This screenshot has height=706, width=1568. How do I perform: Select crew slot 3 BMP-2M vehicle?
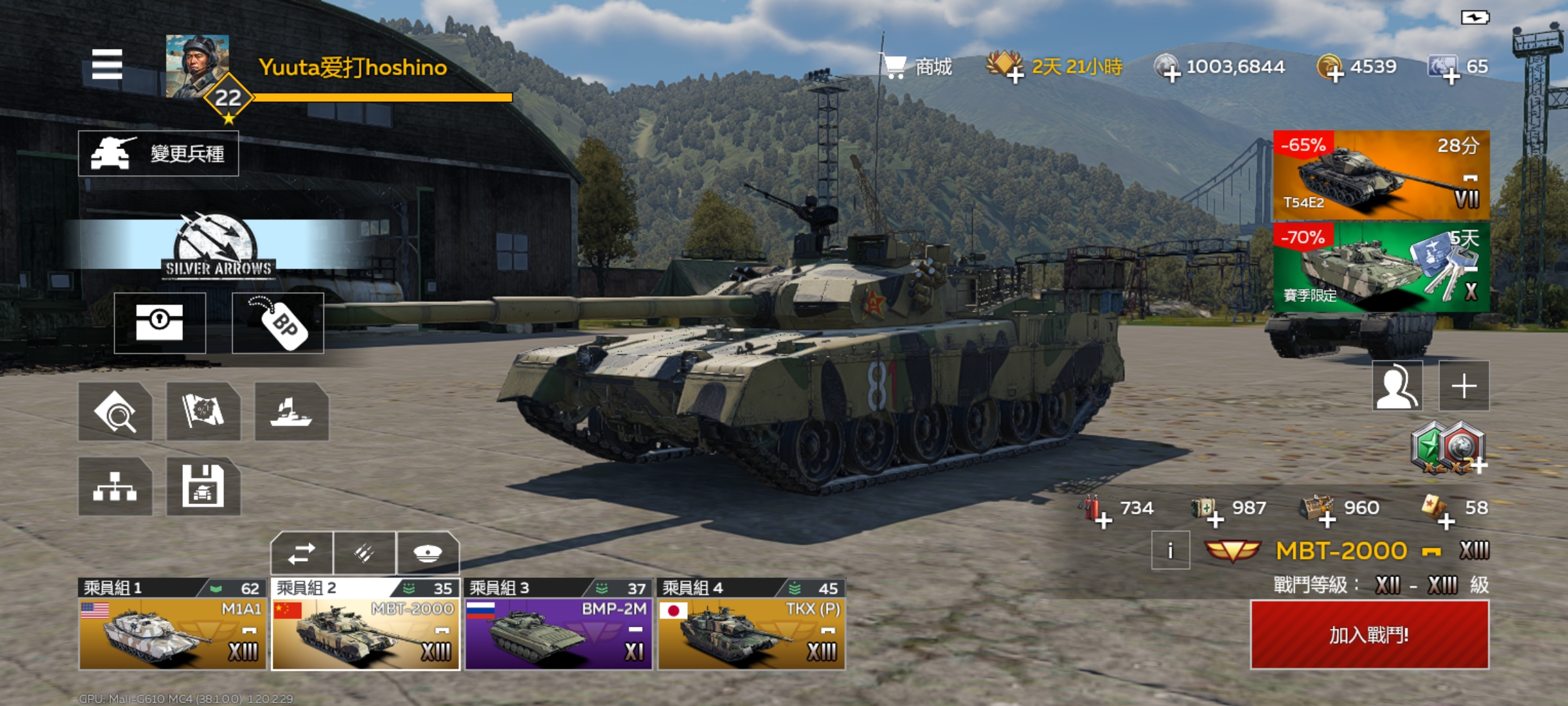[x=559, y=633]
